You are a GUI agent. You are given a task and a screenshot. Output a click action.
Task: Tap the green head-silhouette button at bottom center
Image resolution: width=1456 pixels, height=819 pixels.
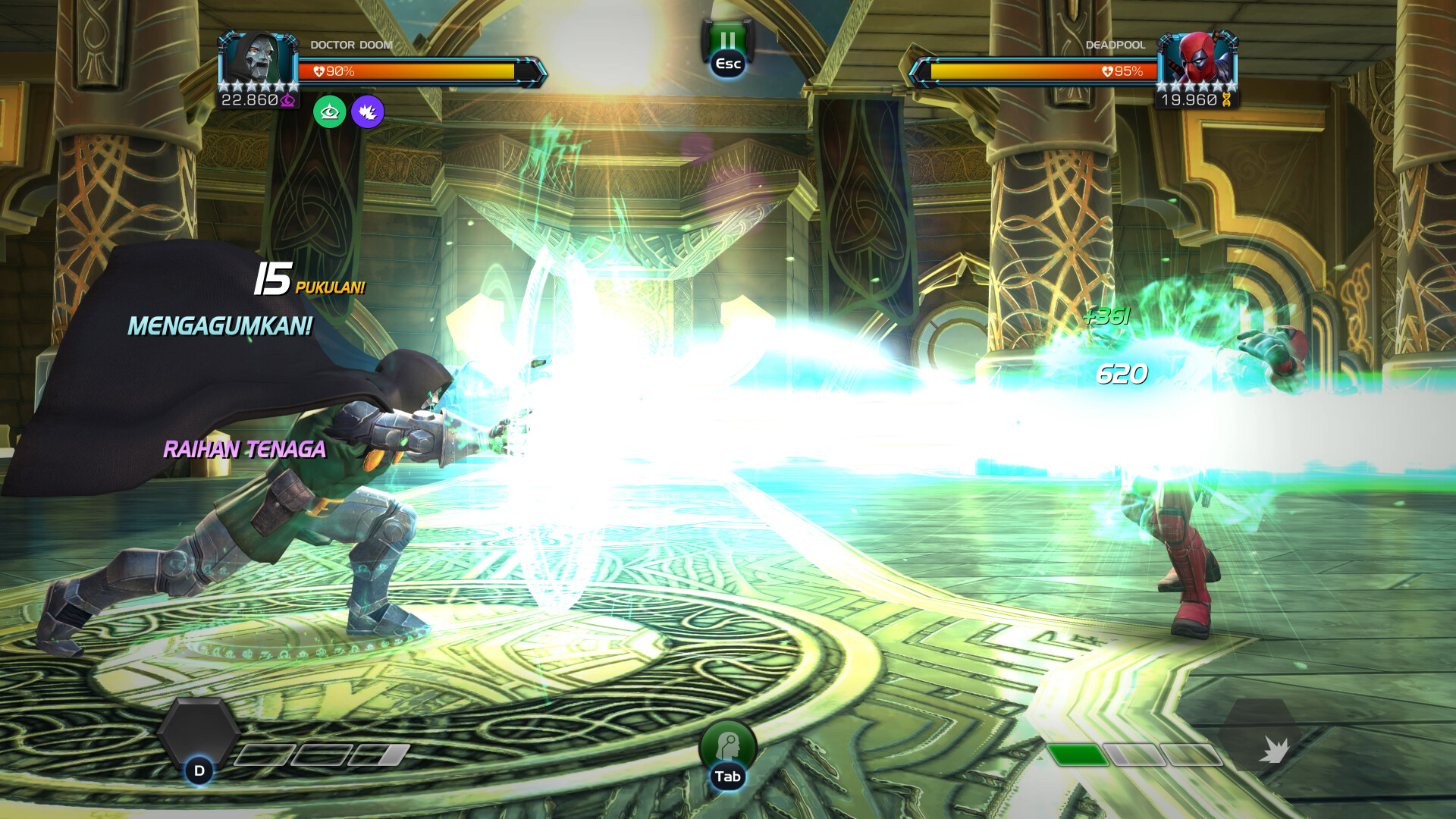(x=727, y=745)
